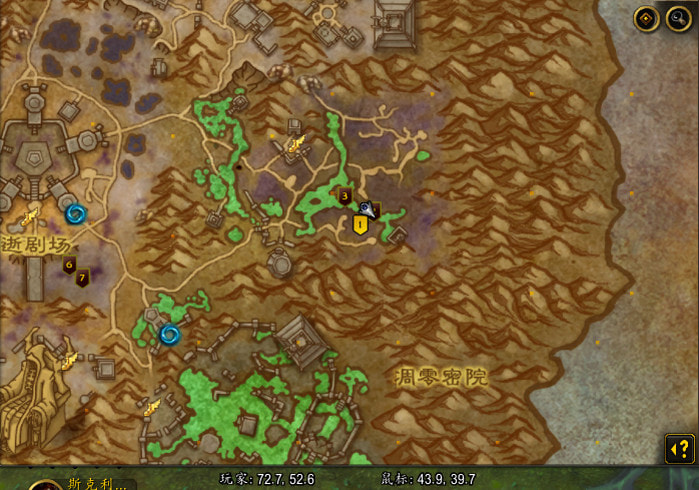The width and height of the screenshot is (699, 490).
Task: Open the question mark help button
Action: 680,448
